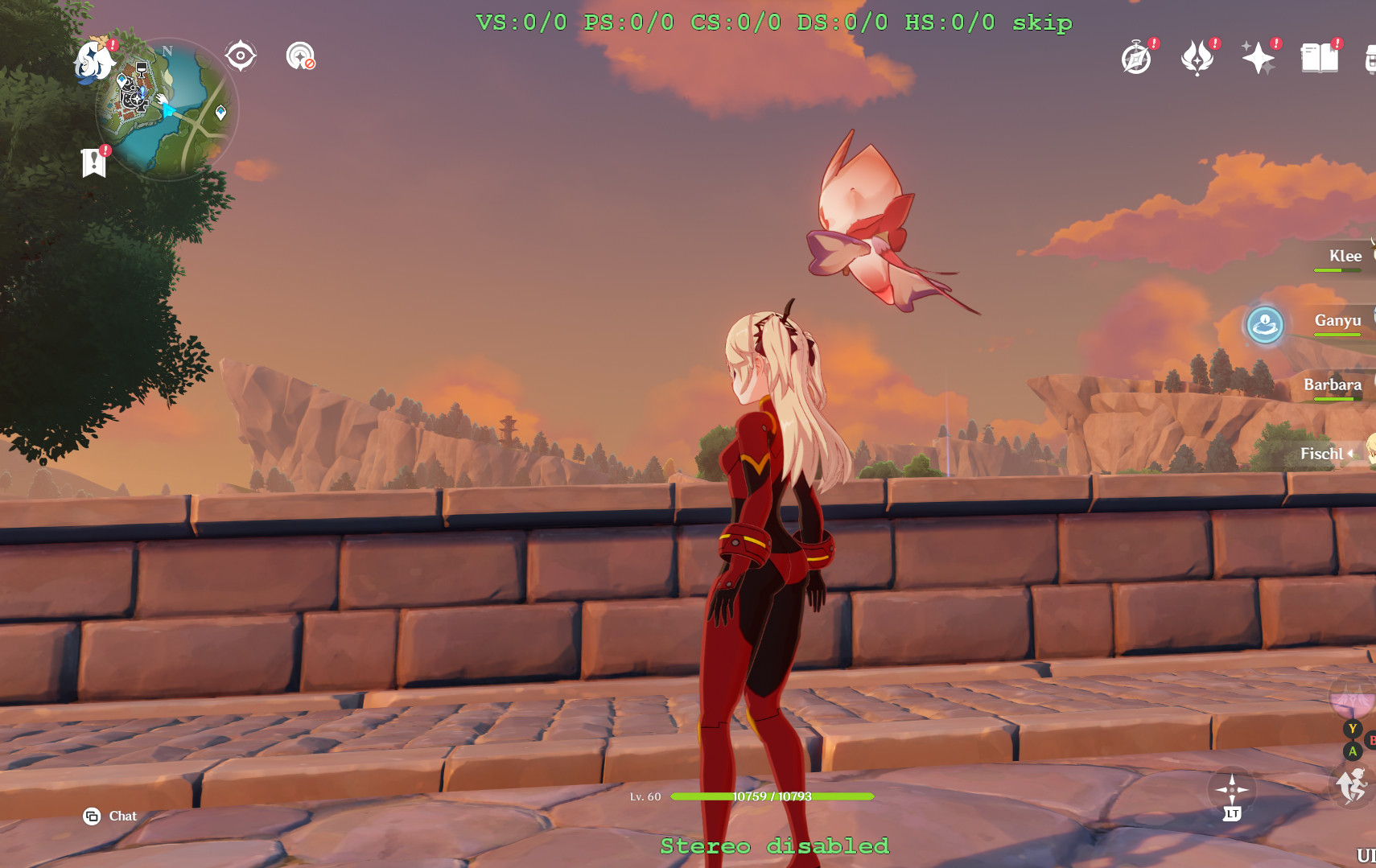The image size is (1376, 868).
Task: Open the quest log bookmark icon
Action: (94, 162)
